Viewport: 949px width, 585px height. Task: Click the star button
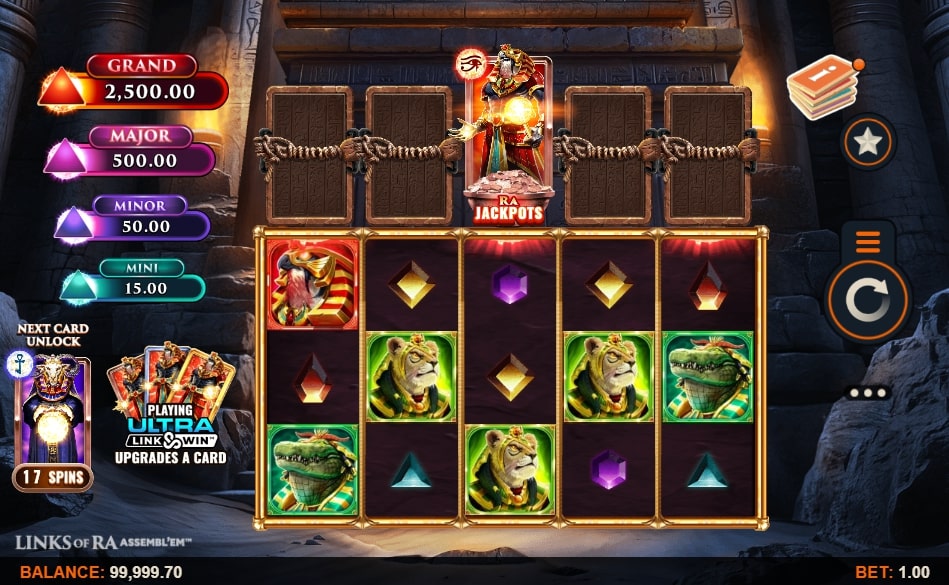pyautogui.click(x=867, y=142)
